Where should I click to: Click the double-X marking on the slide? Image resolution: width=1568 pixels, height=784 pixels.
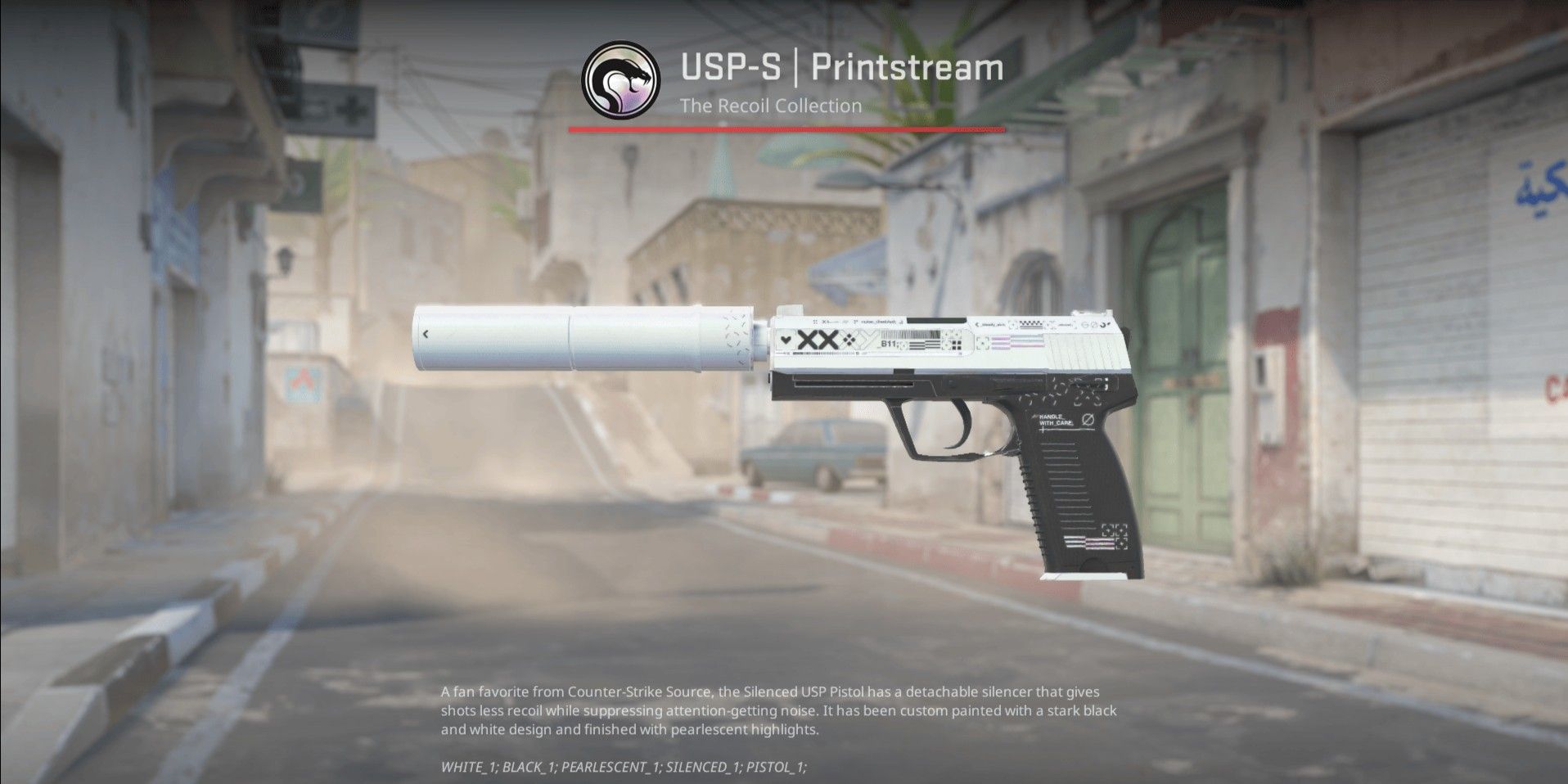pos(817,340)
